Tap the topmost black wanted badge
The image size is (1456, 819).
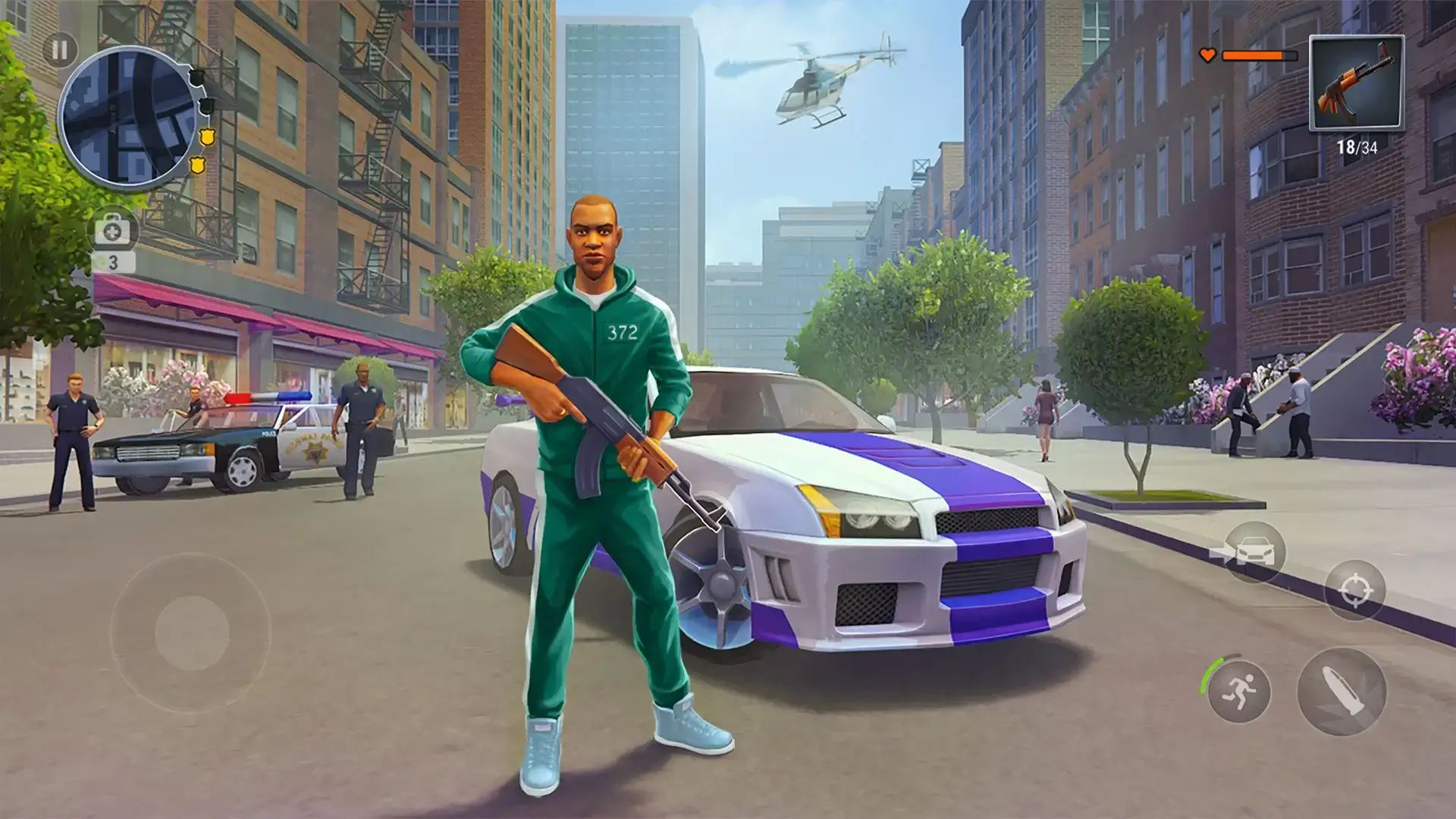coord(196,77)
